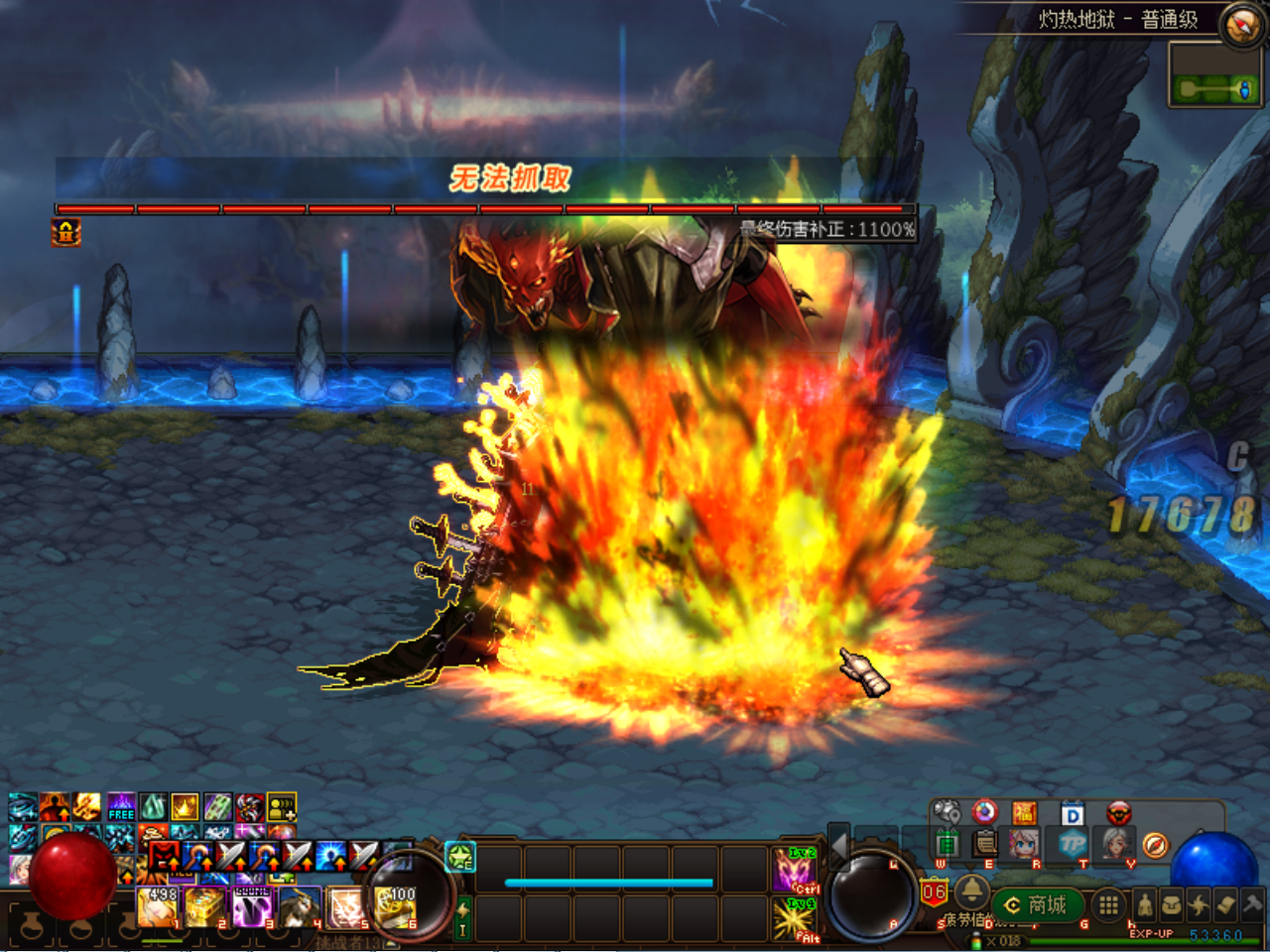The width and height of the screenshot is (1270, 952).
Task: Open the girl avatar icon above the R key
Action: coord(1024,844)
